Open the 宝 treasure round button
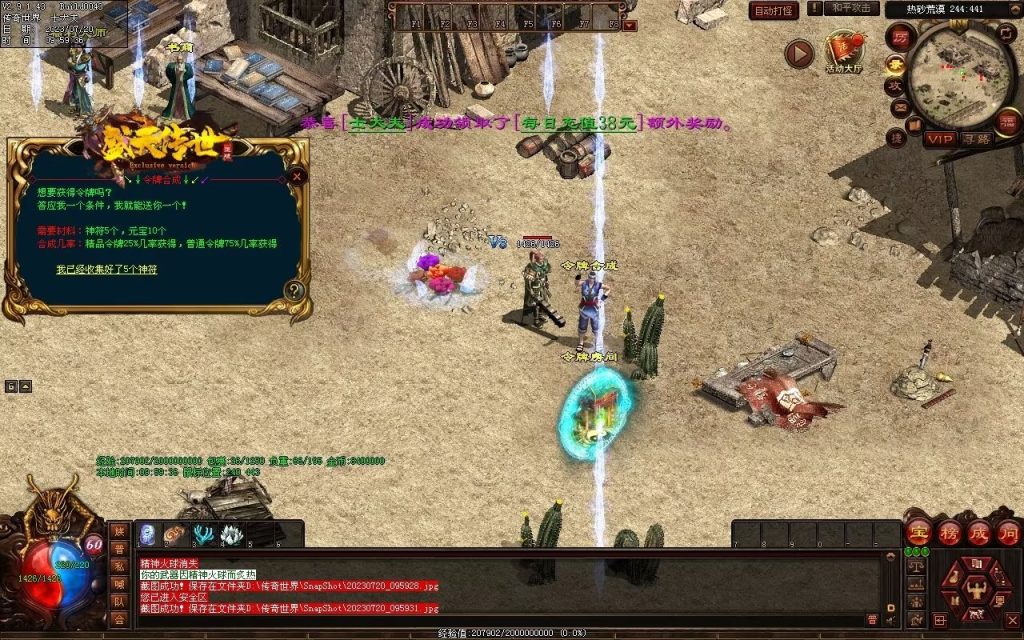This screenshot has width=1024, height=640. pyautogui.click(x=919, y=533)
